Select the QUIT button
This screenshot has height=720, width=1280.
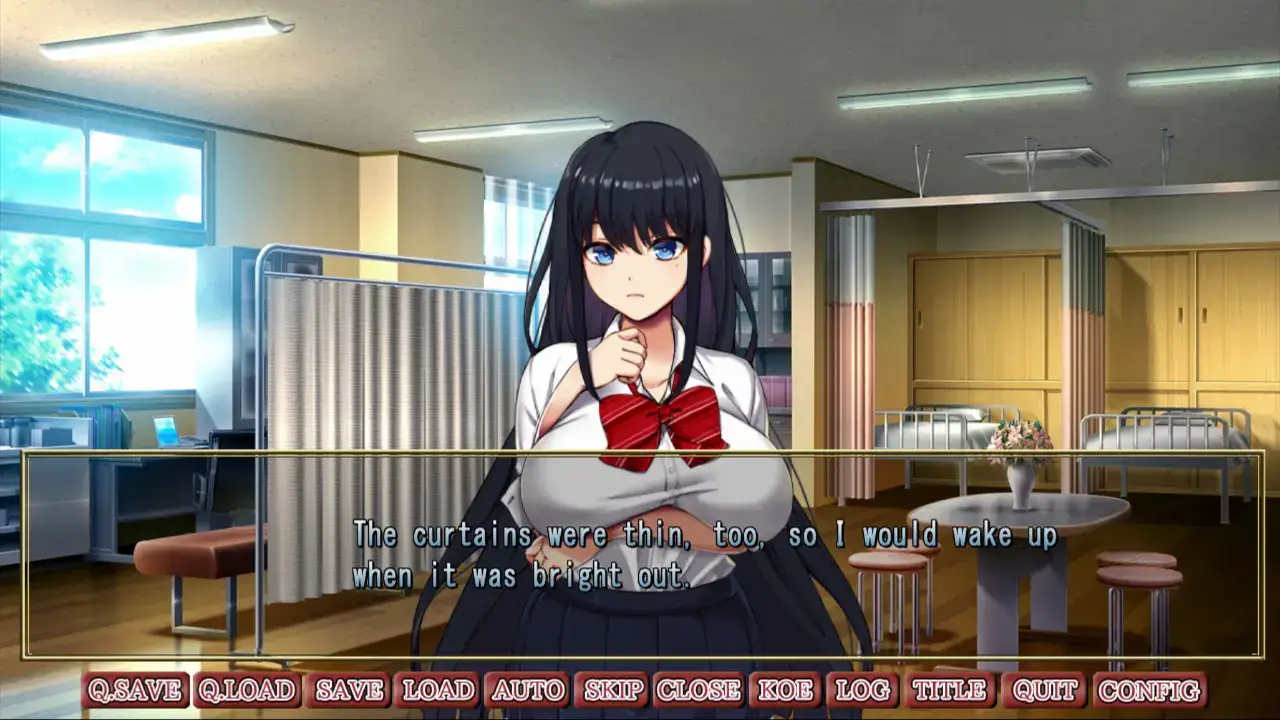1044,690
